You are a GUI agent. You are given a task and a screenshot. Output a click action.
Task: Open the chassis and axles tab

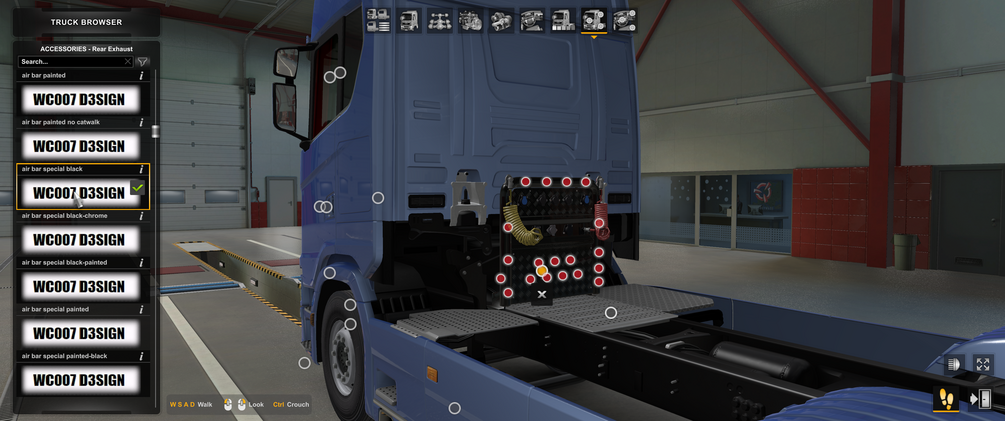[439, 20]
